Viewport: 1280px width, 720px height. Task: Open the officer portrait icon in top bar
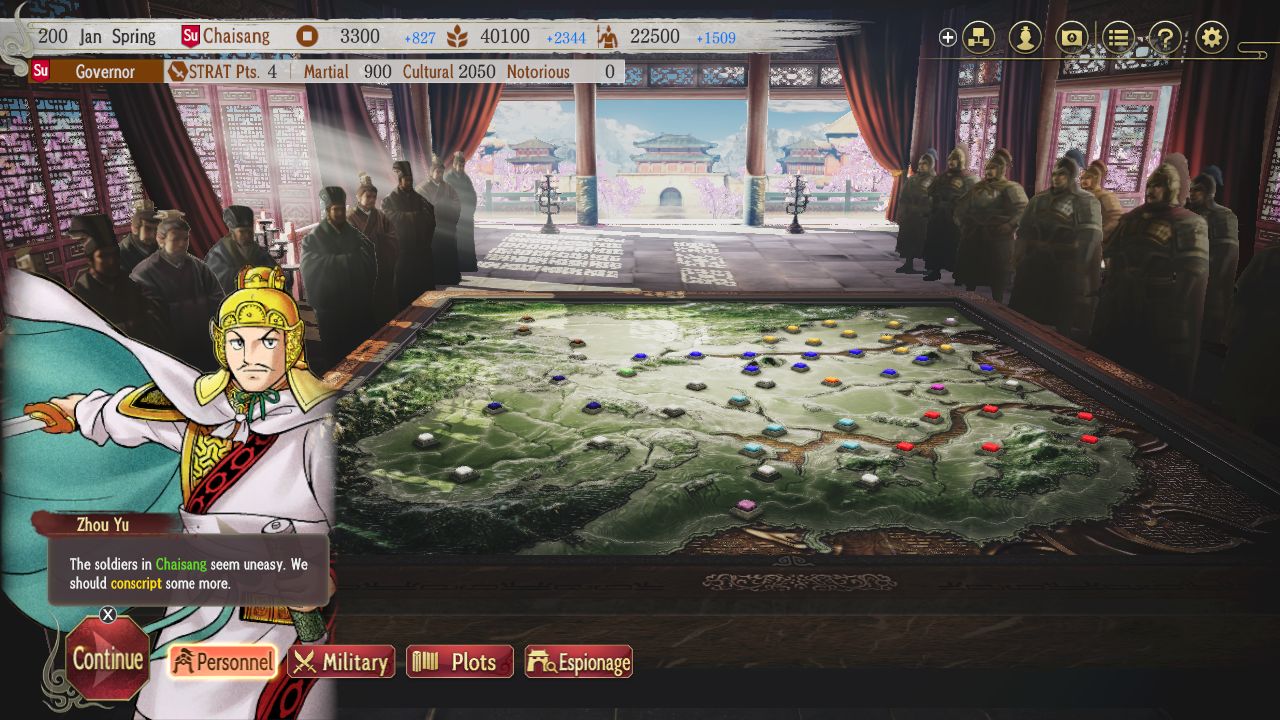1025,36
